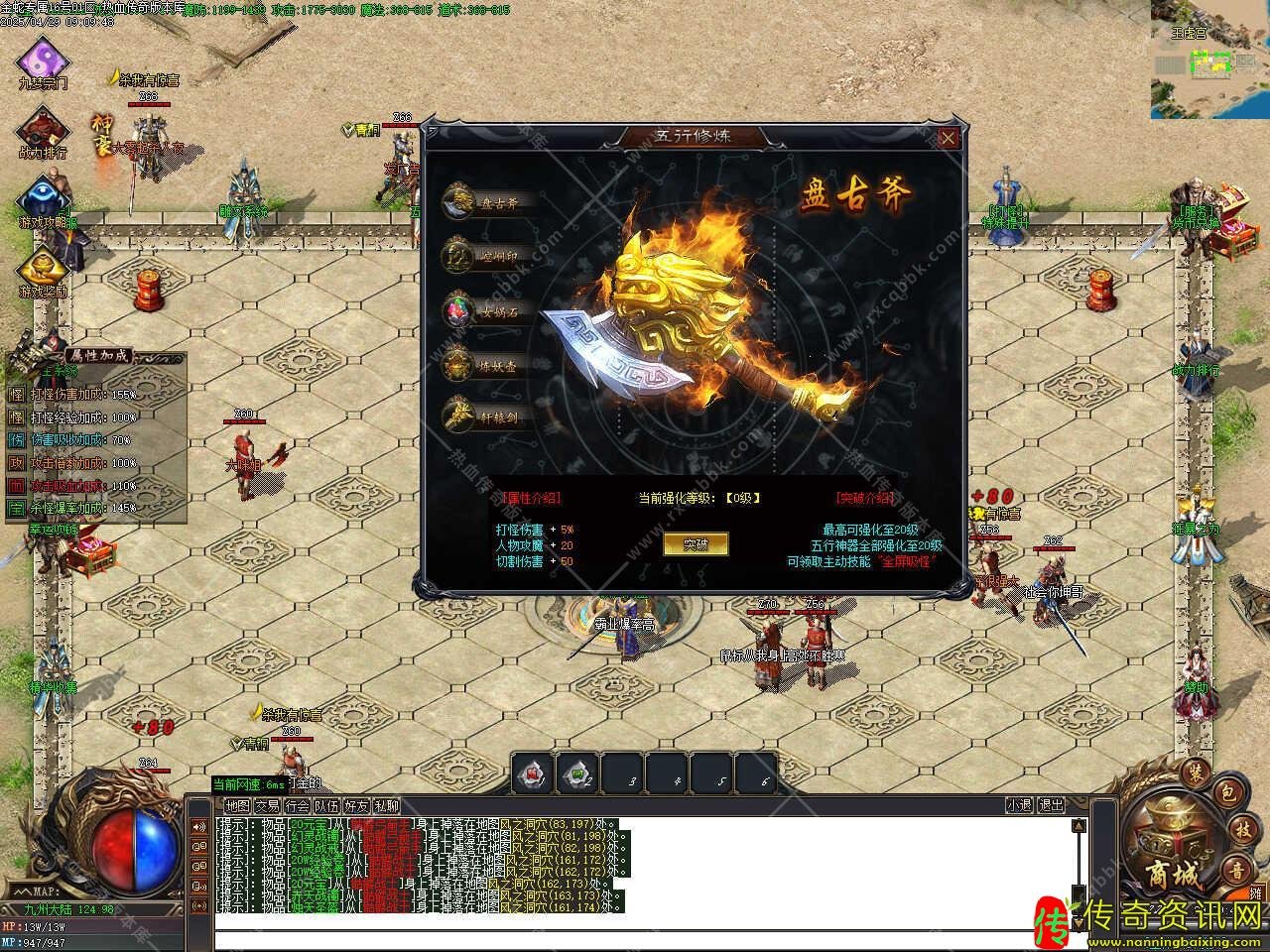
Task: Choose the 炼妖壶 artifact entry
Action: click(492, 364)
